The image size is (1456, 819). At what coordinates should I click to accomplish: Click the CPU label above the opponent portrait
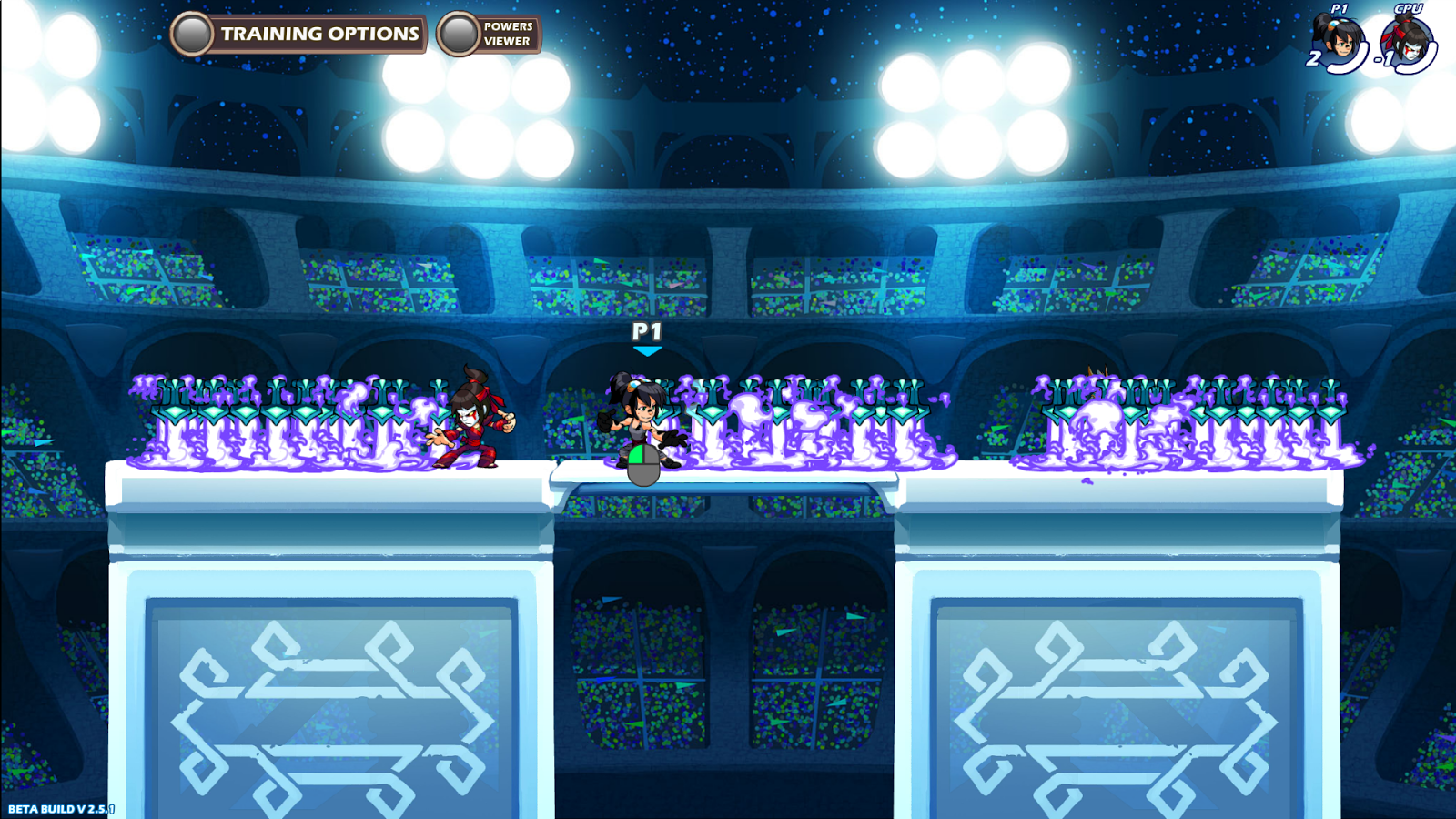pyautogui.click(x=1408, y=8)
